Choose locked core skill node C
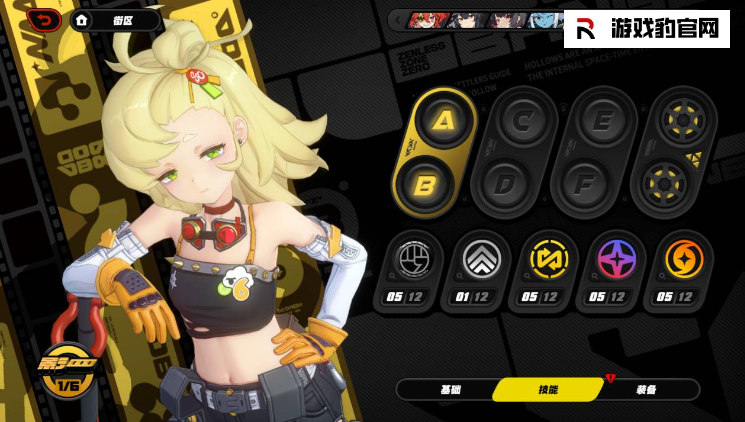This screenshot has height=422, width=745. 522,122
